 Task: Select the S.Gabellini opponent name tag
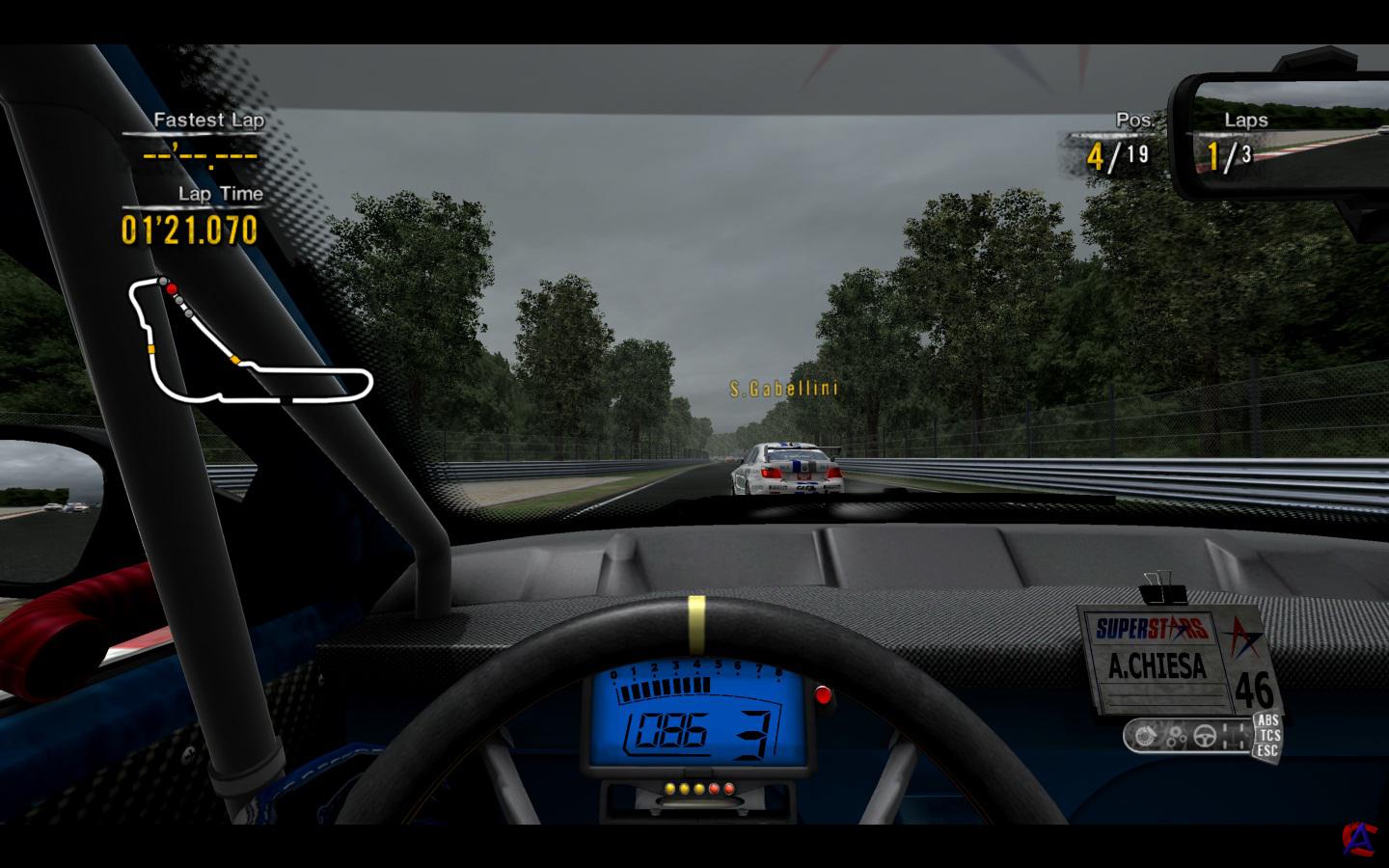(783, 389)
